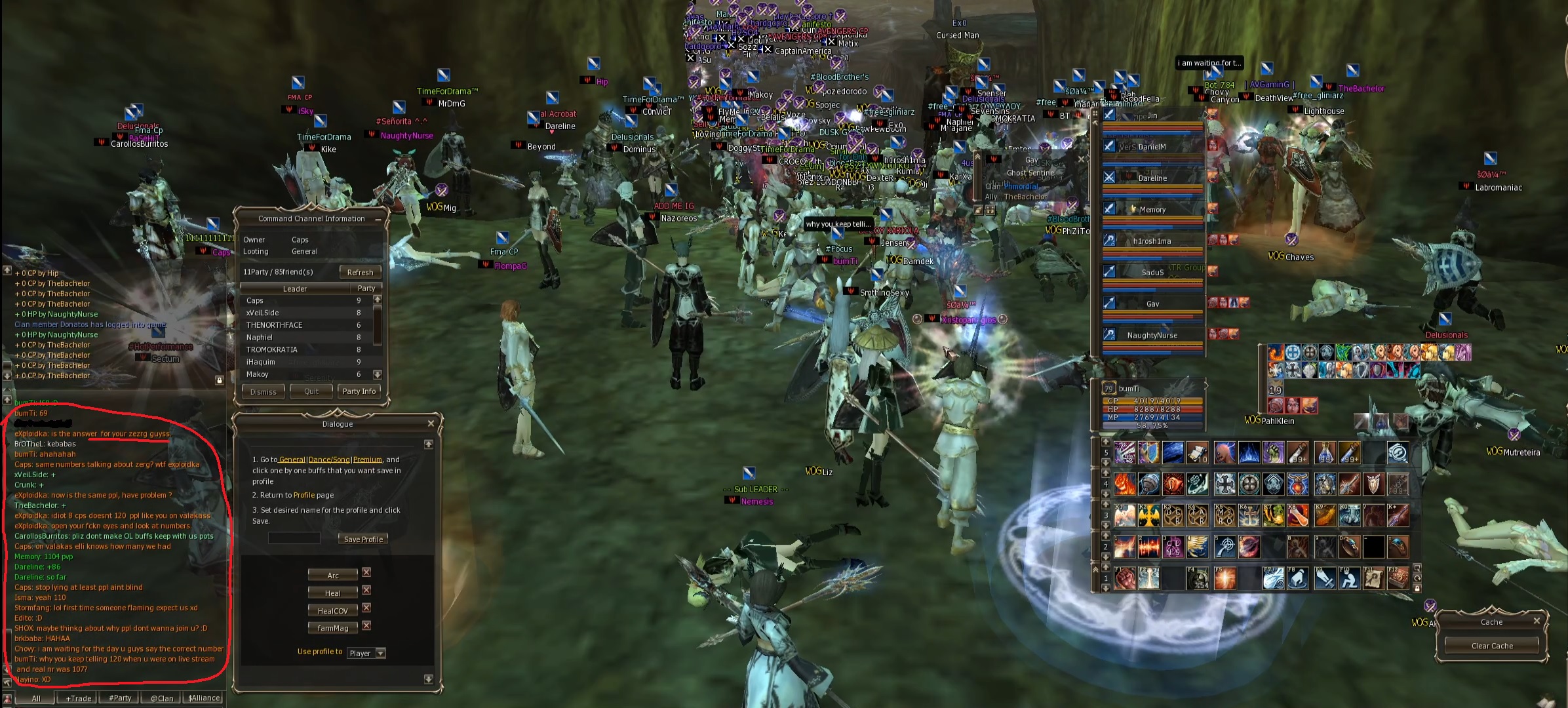Follow the Dance/Song buffs link
The image size is (1568, 708).
point(329,460)
